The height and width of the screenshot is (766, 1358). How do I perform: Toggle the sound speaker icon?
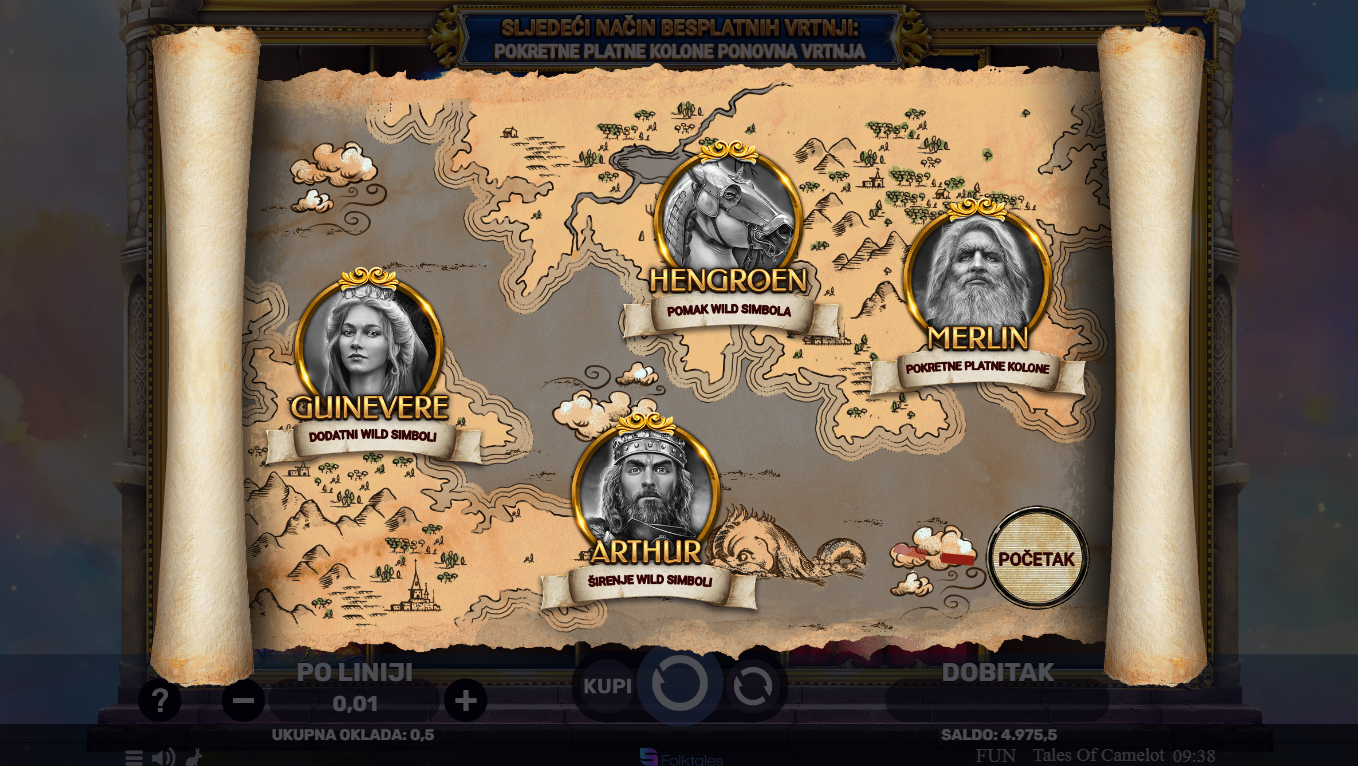pyautogui.click(x=163, y=757)
